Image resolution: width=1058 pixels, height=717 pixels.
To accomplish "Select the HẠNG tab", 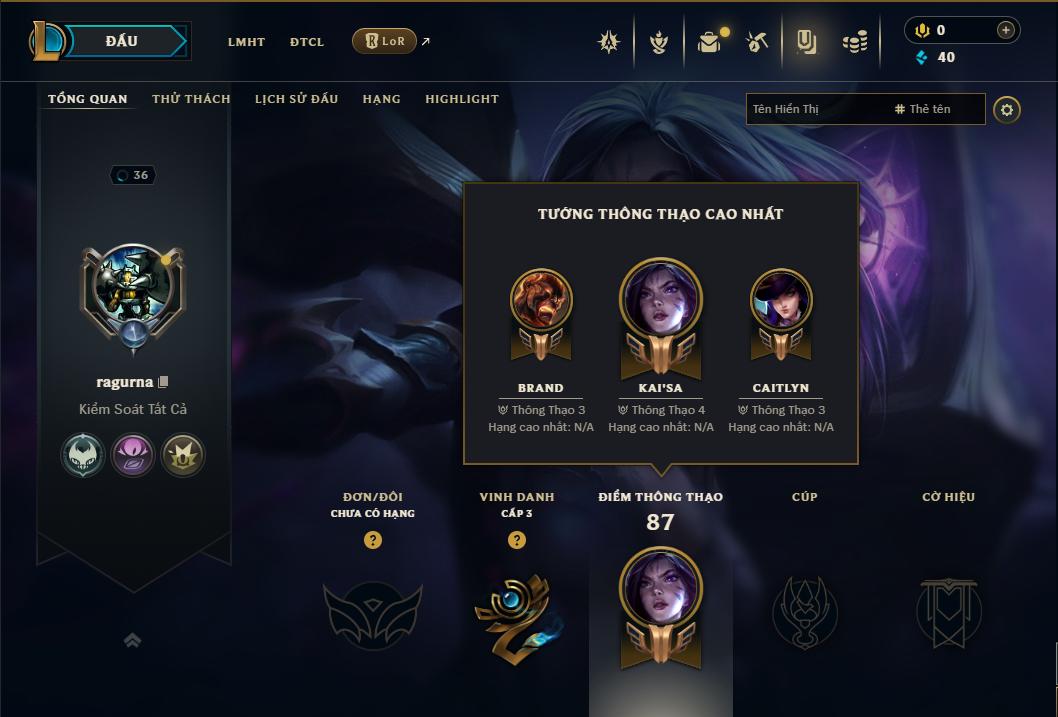I will coord(381,99).
